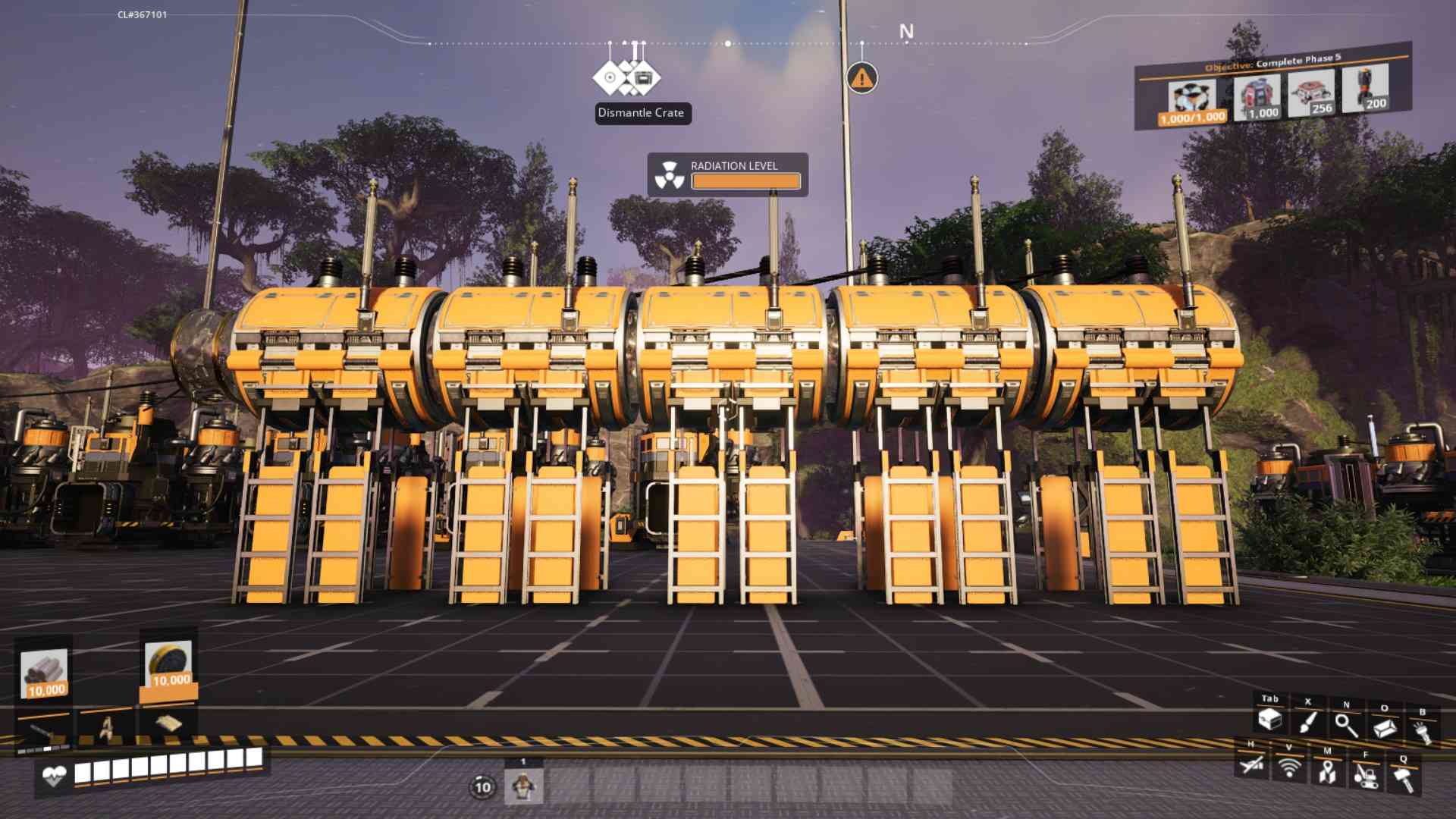Activate the wireless signal scanner icon
1456x819 pixels.
1288,768
